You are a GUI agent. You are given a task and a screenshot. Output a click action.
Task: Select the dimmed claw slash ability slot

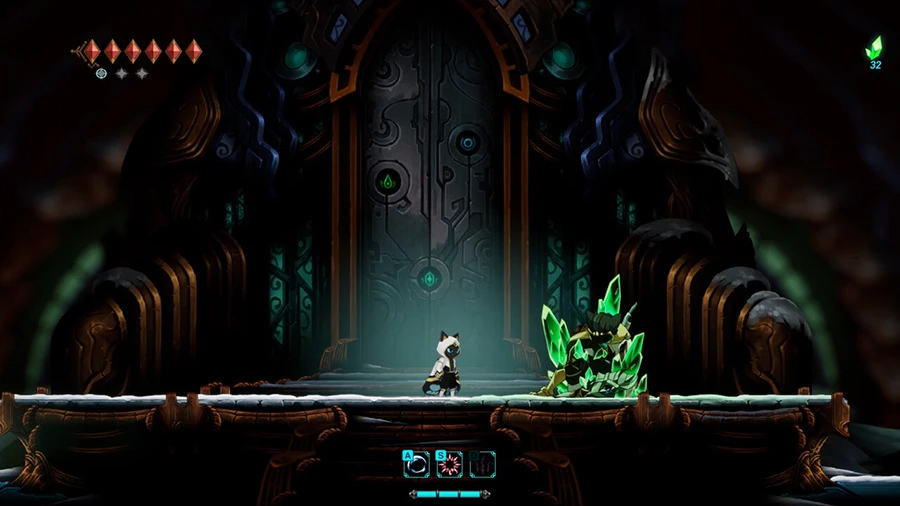point(483,464)
